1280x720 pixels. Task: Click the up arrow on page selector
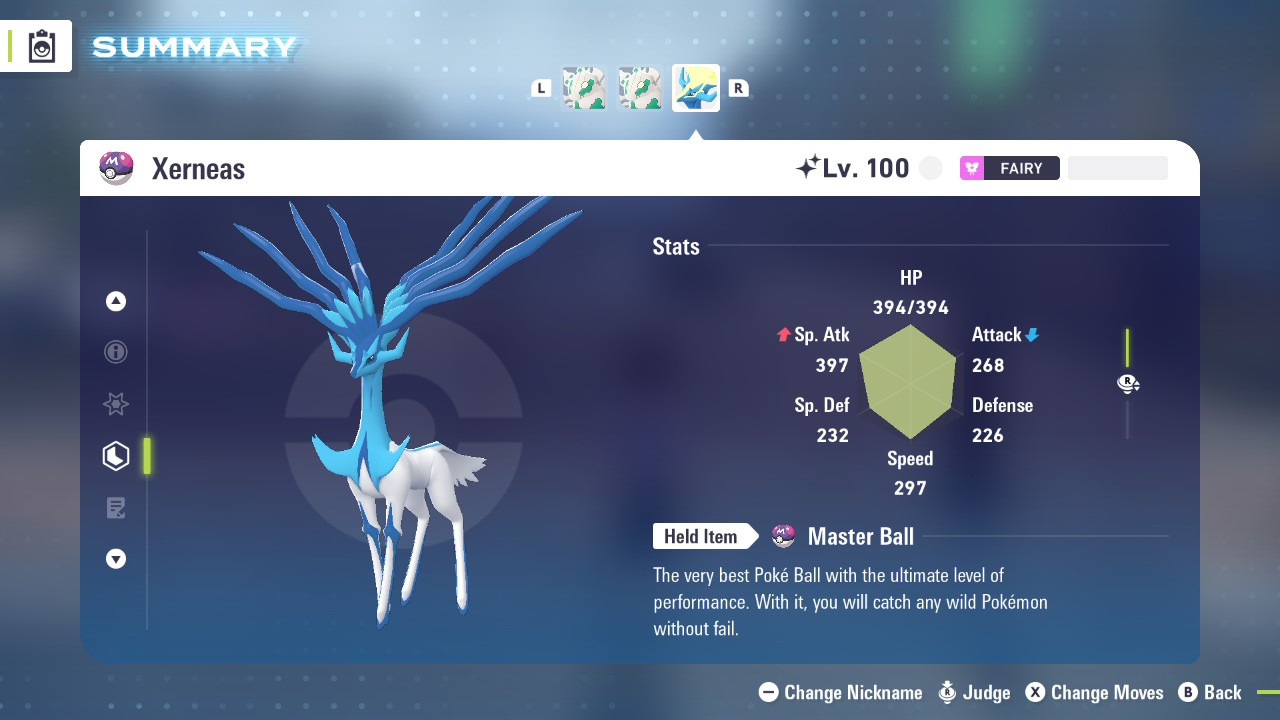[116, 301]
